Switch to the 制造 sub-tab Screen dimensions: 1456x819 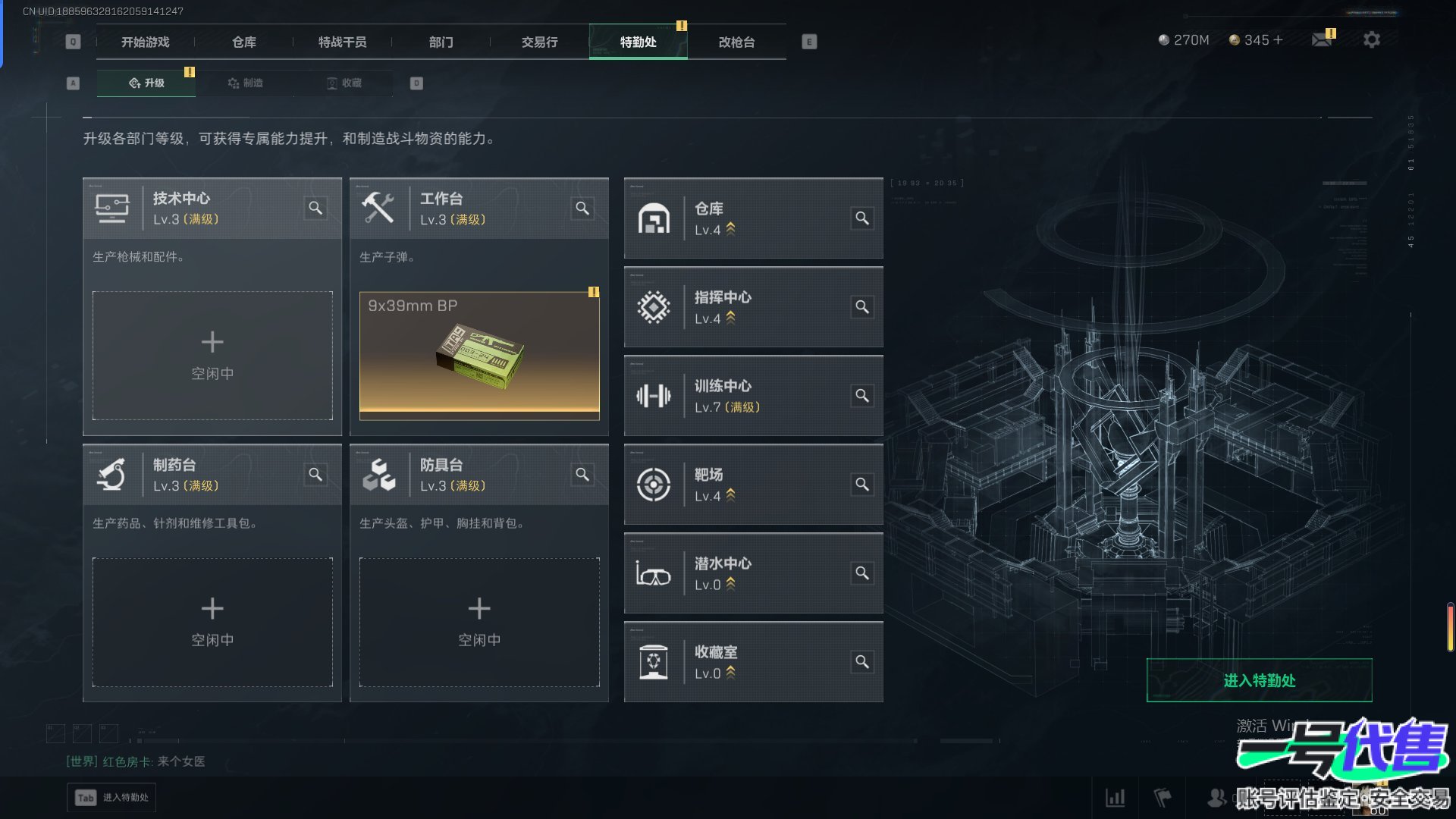tap(245, 83)
